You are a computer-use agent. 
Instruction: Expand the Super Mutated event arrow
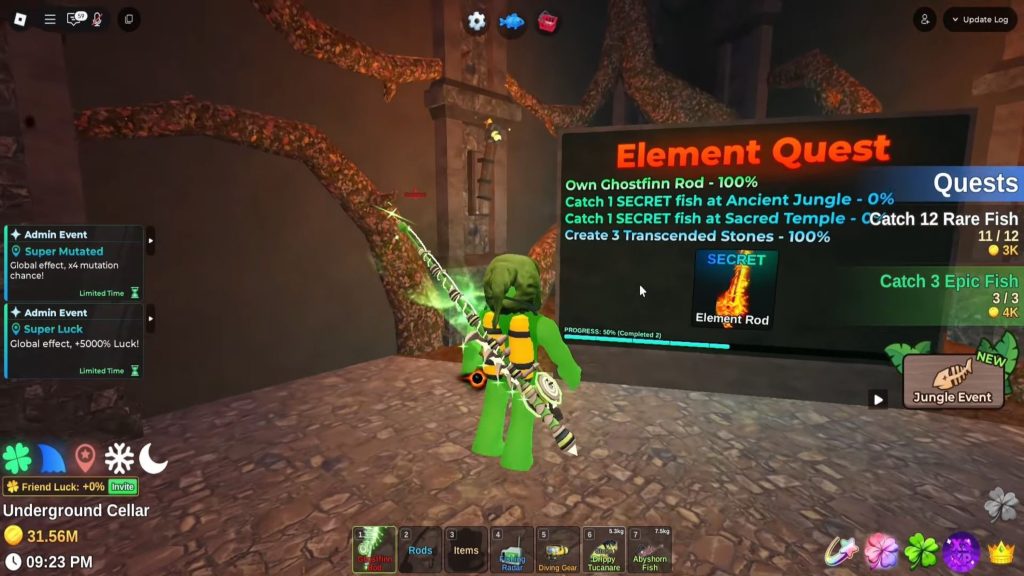click(x=151, y=240)
